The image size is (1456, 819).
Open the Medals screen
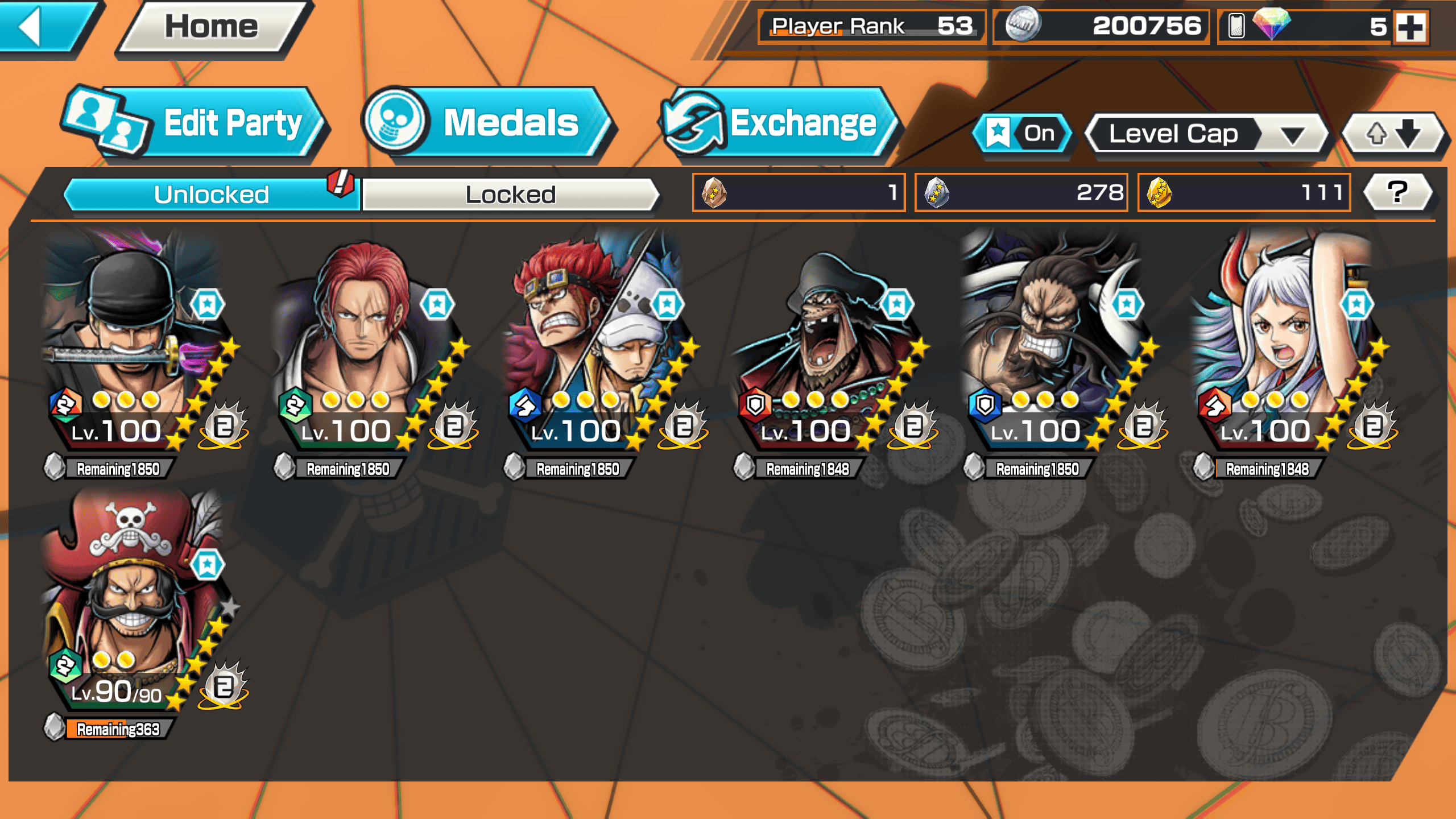[489, 123]
